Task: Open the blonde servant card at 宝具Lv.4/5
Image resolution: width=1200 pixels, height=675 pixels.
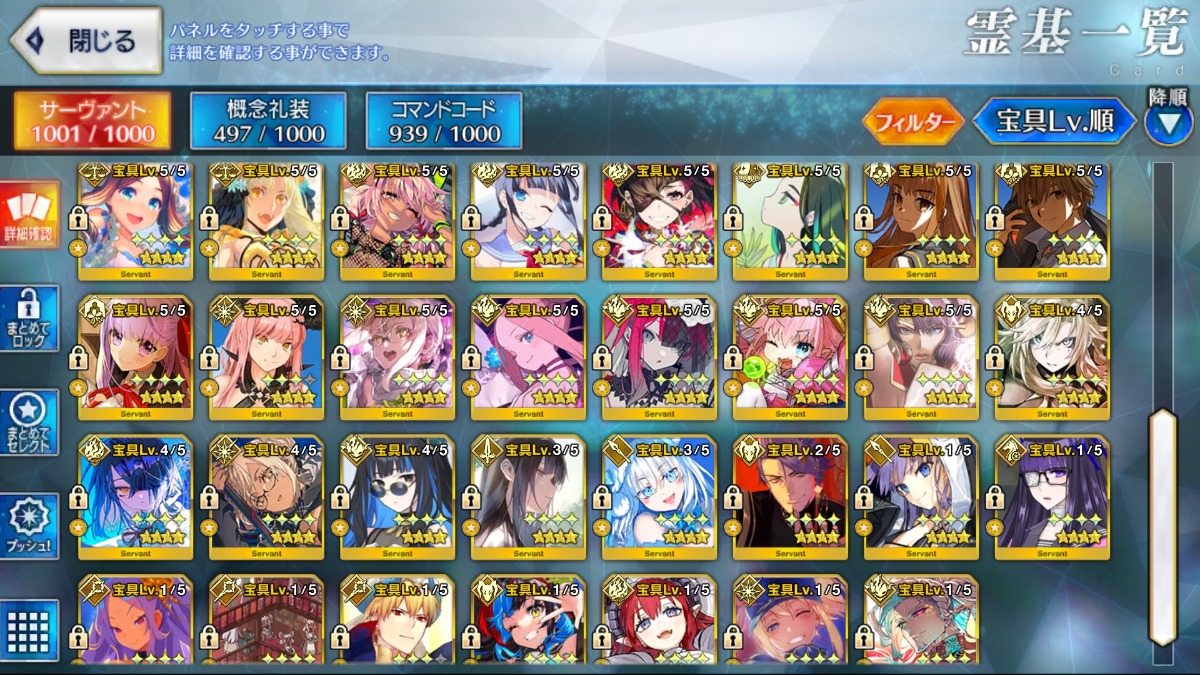Action: 1052,357
